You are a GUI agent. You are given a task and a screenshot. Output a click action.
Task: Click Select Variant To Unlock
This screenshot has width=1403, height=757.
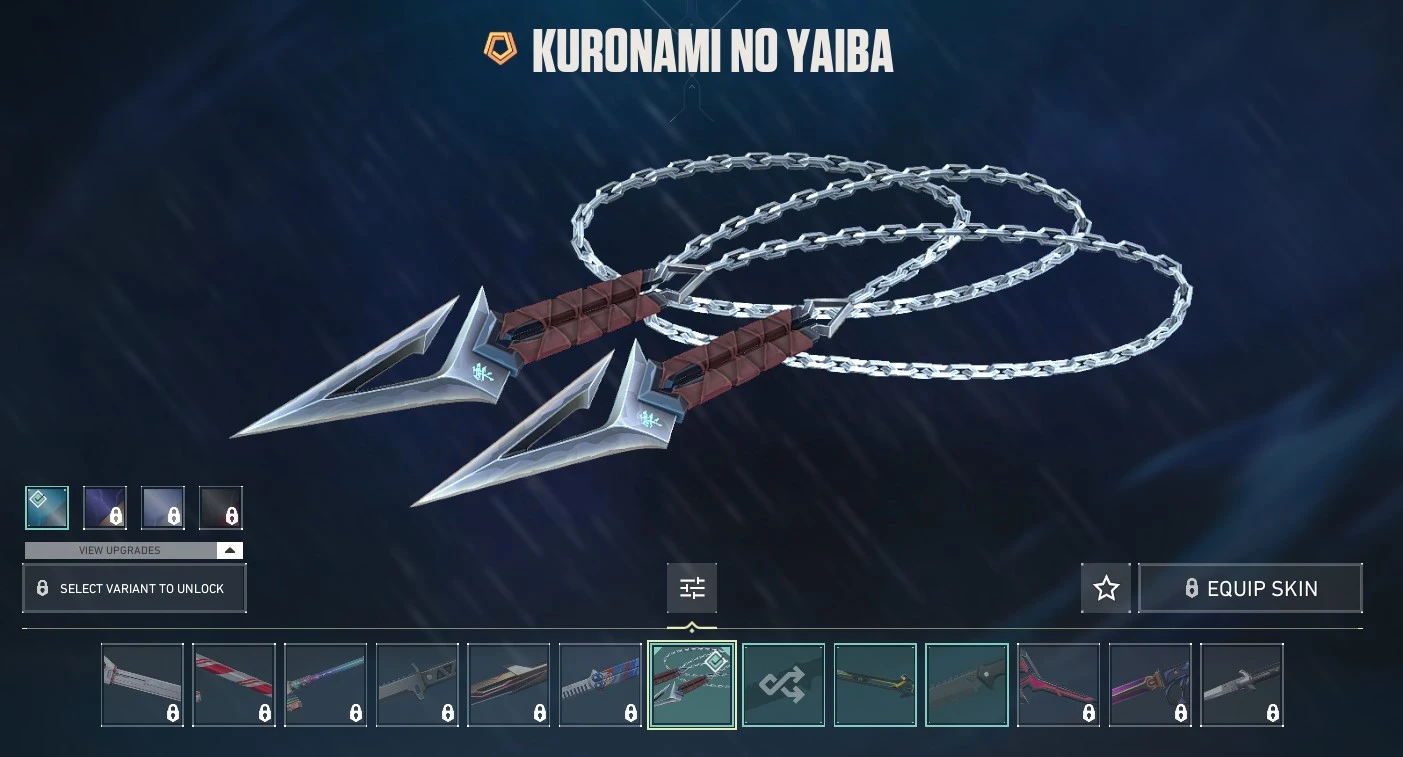[134, 588]
